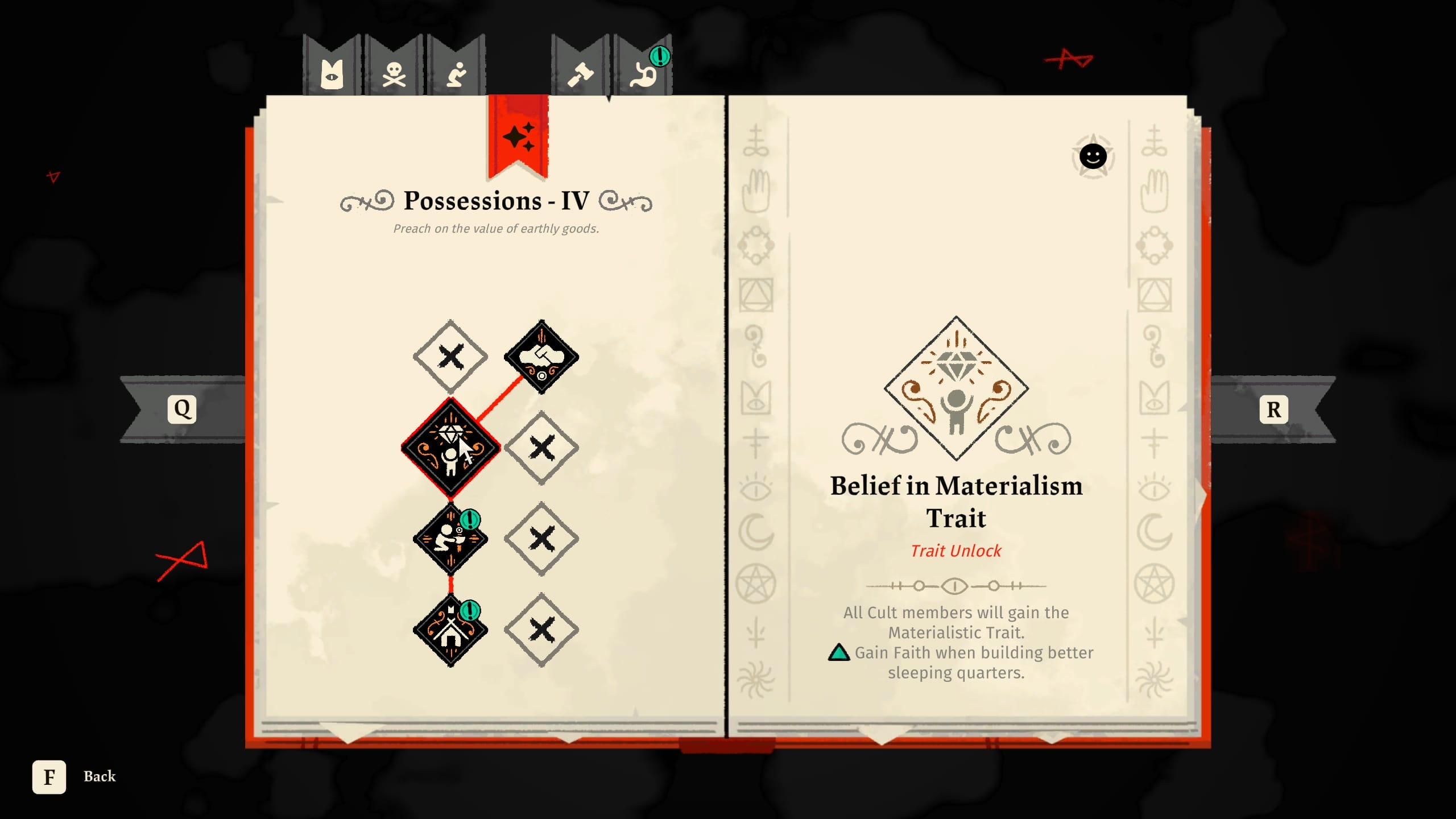The image size is (1456, 819).
Task: Open the alms-giving doctrine with green alert
Action: coord(451,537)
